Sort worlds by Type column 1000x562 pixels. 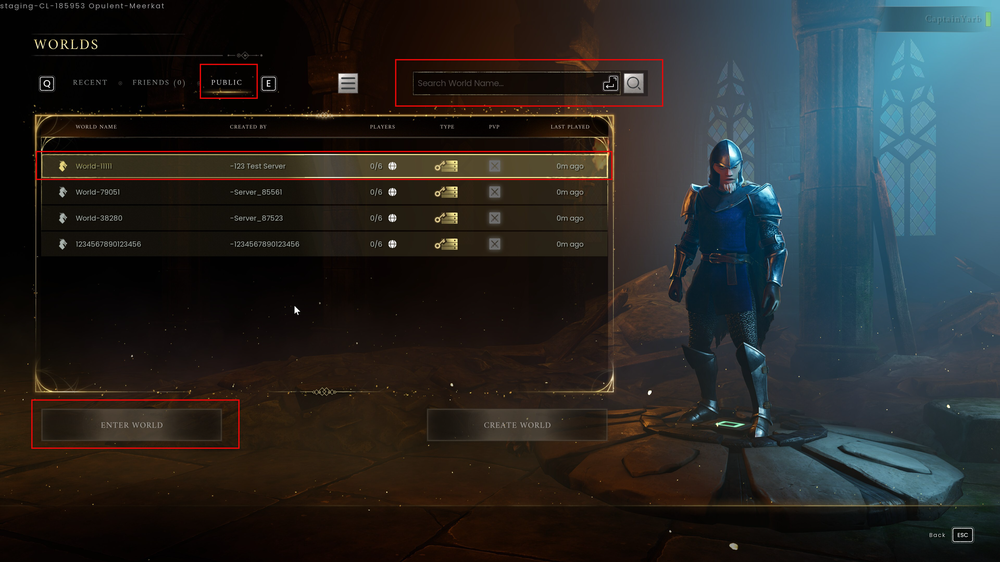click(447, 127)
